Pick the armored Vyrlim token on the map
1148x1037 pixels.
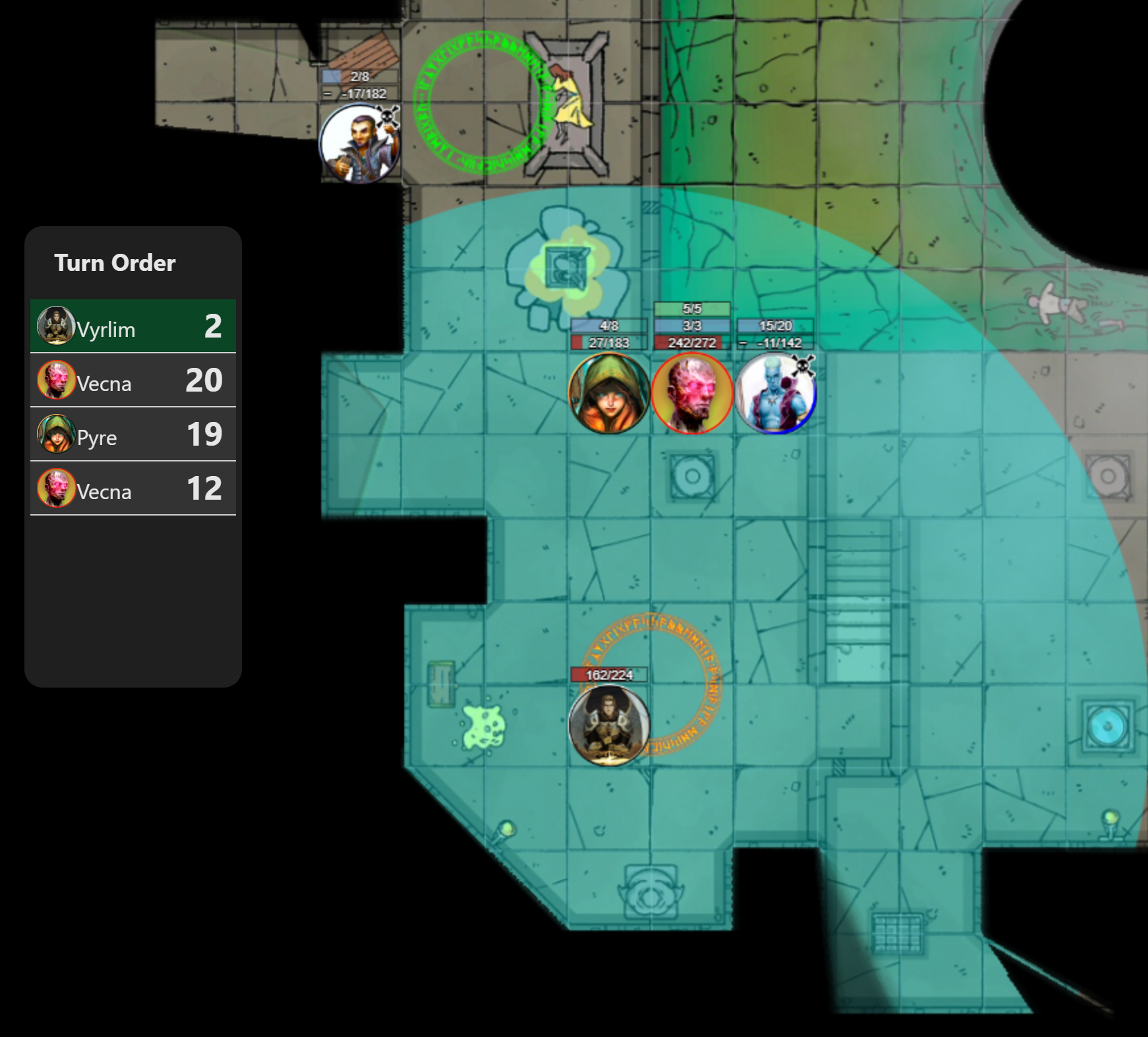point(609,725)
